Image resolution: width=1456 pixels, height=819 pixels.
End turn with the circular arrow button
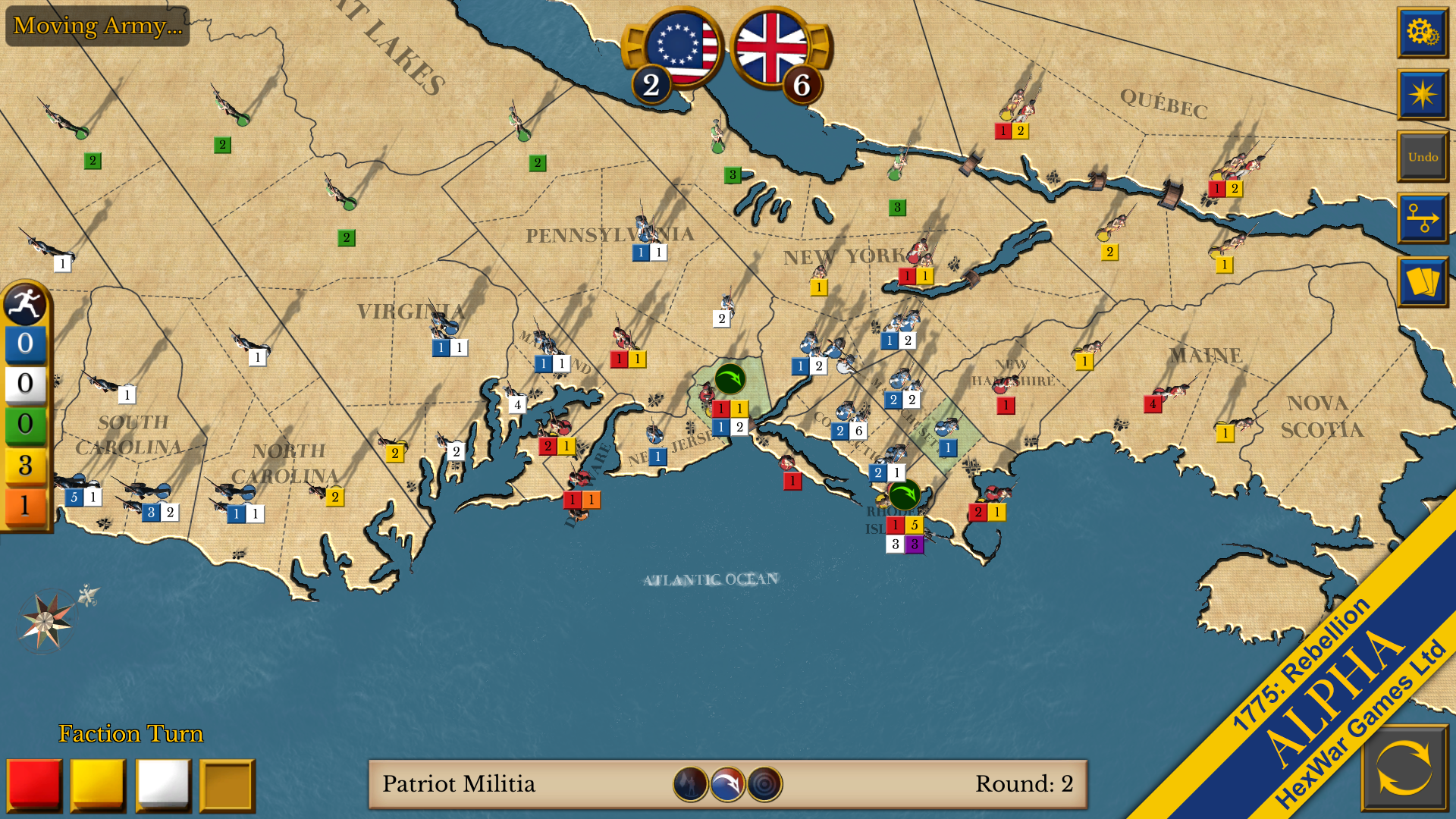pyautogui.click(x=1404, y=767)
